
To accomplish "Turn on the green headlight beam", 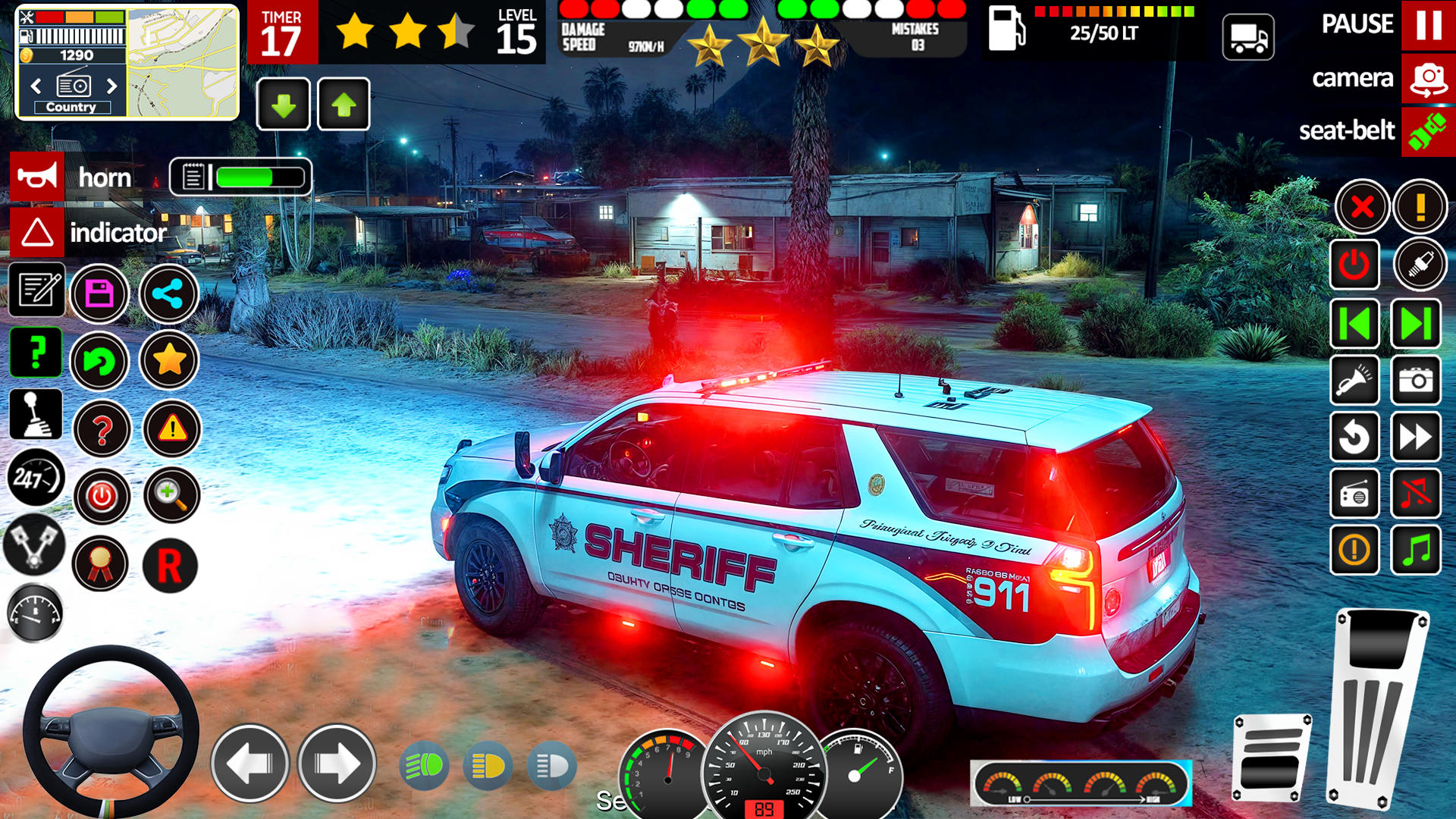I will click(x=423, y=766).
